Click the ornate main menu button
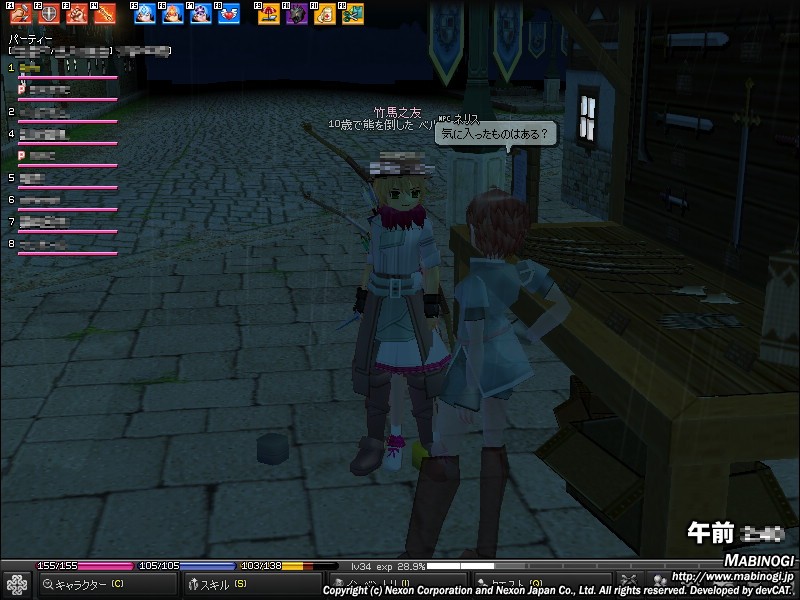The height and width of the screenshot is (600, 800). point(16,584)
